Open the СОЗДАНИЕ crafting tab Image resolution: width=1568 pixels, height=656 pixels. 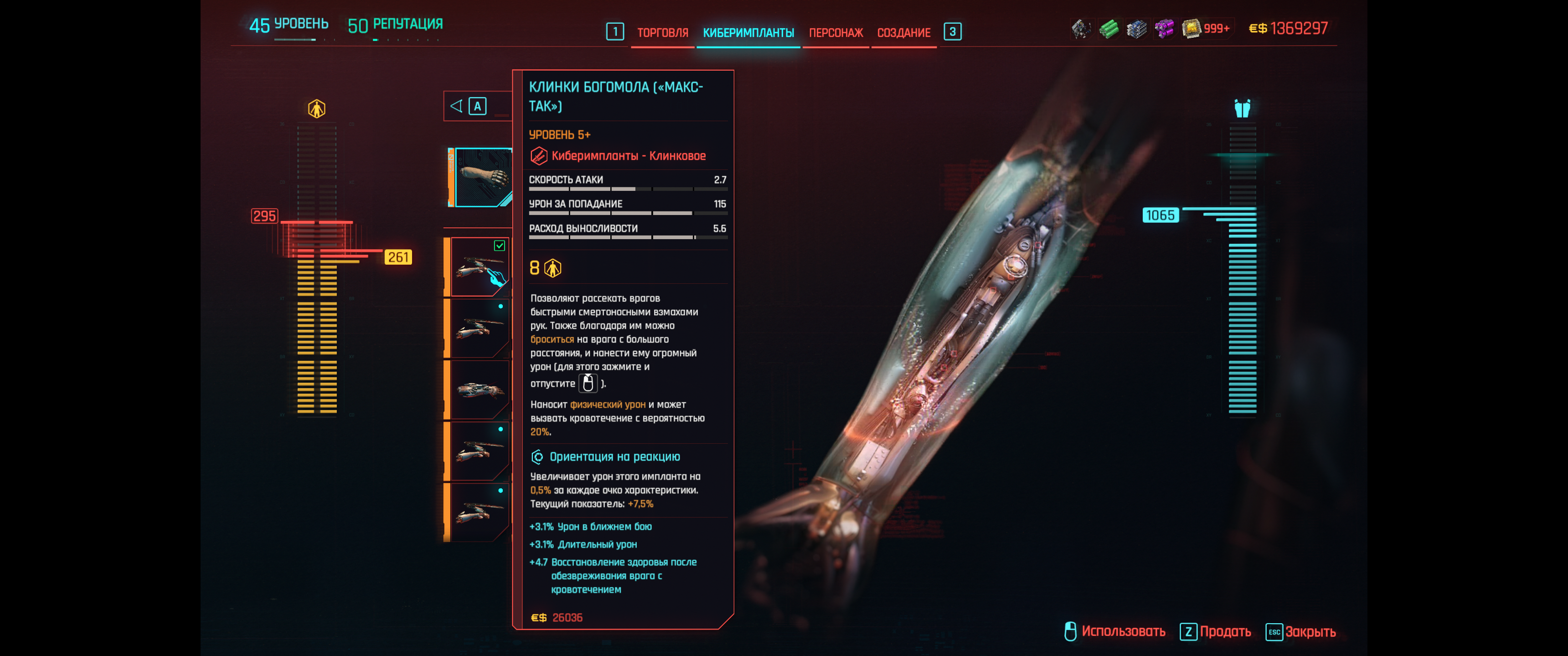coord(903,33)
